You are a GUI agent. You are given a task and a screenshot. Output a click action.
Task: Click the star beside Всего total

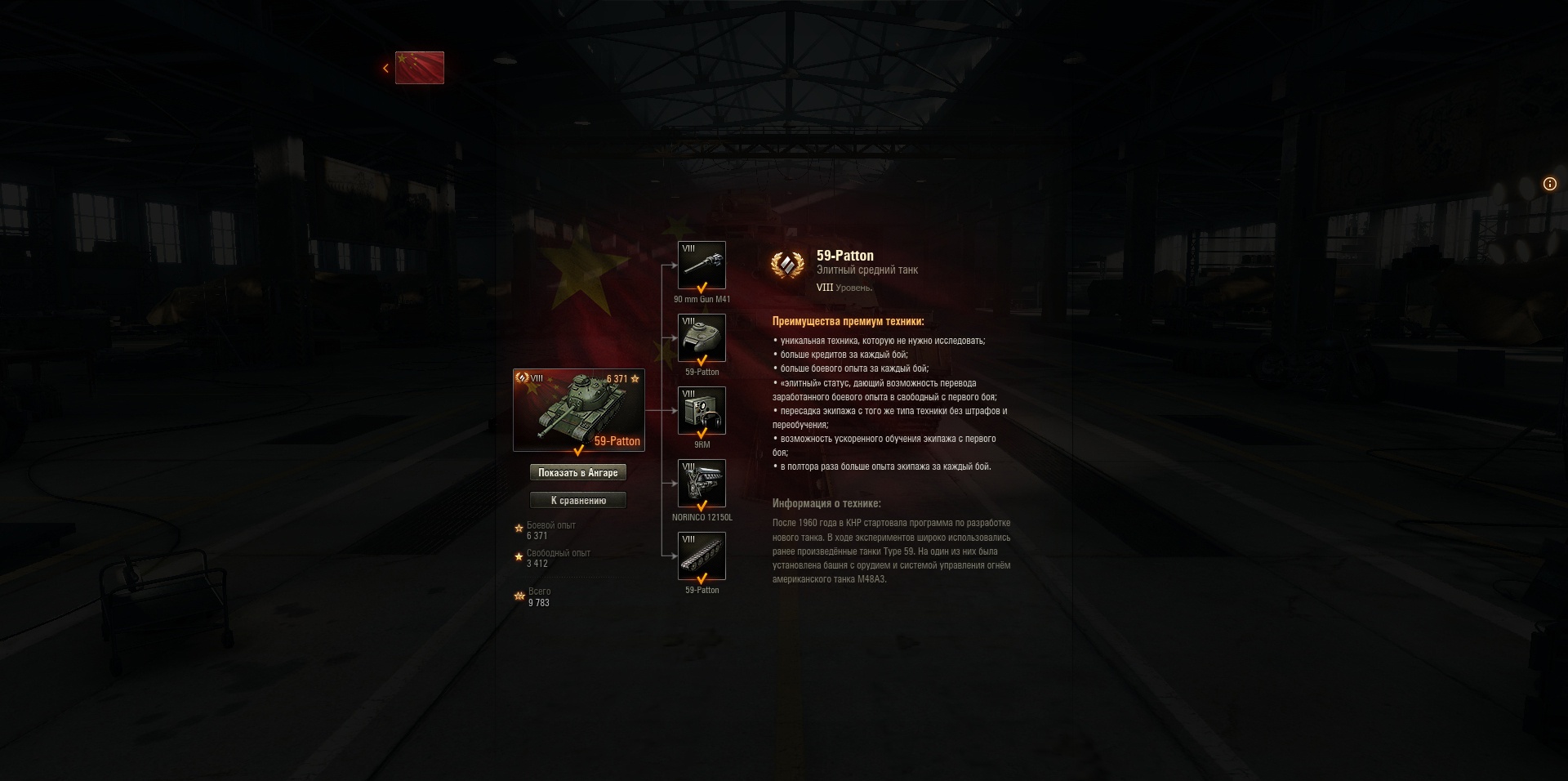tap(519, 596)
